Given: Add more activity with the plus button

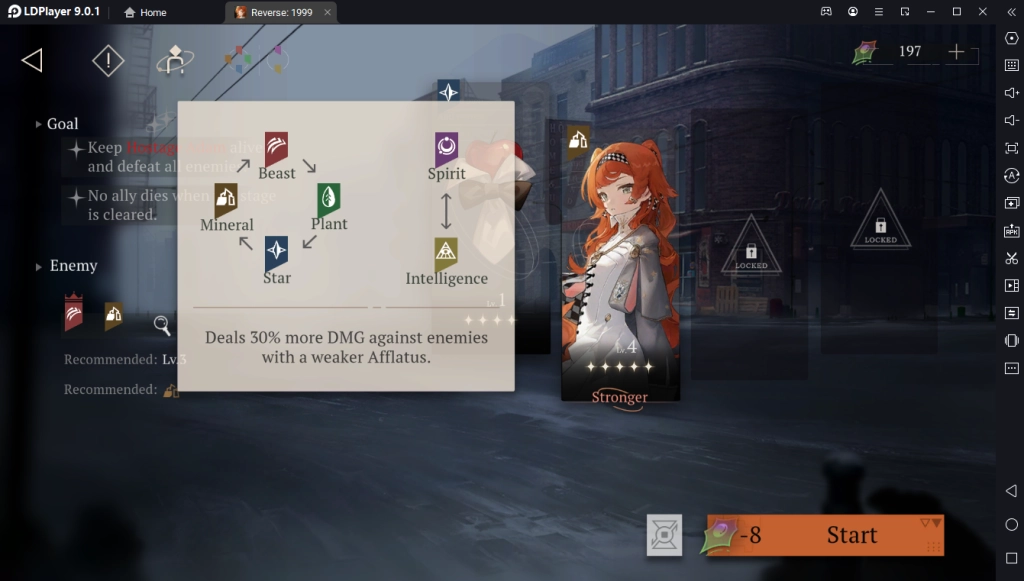Looking at the screenshot, I should 957,52.
